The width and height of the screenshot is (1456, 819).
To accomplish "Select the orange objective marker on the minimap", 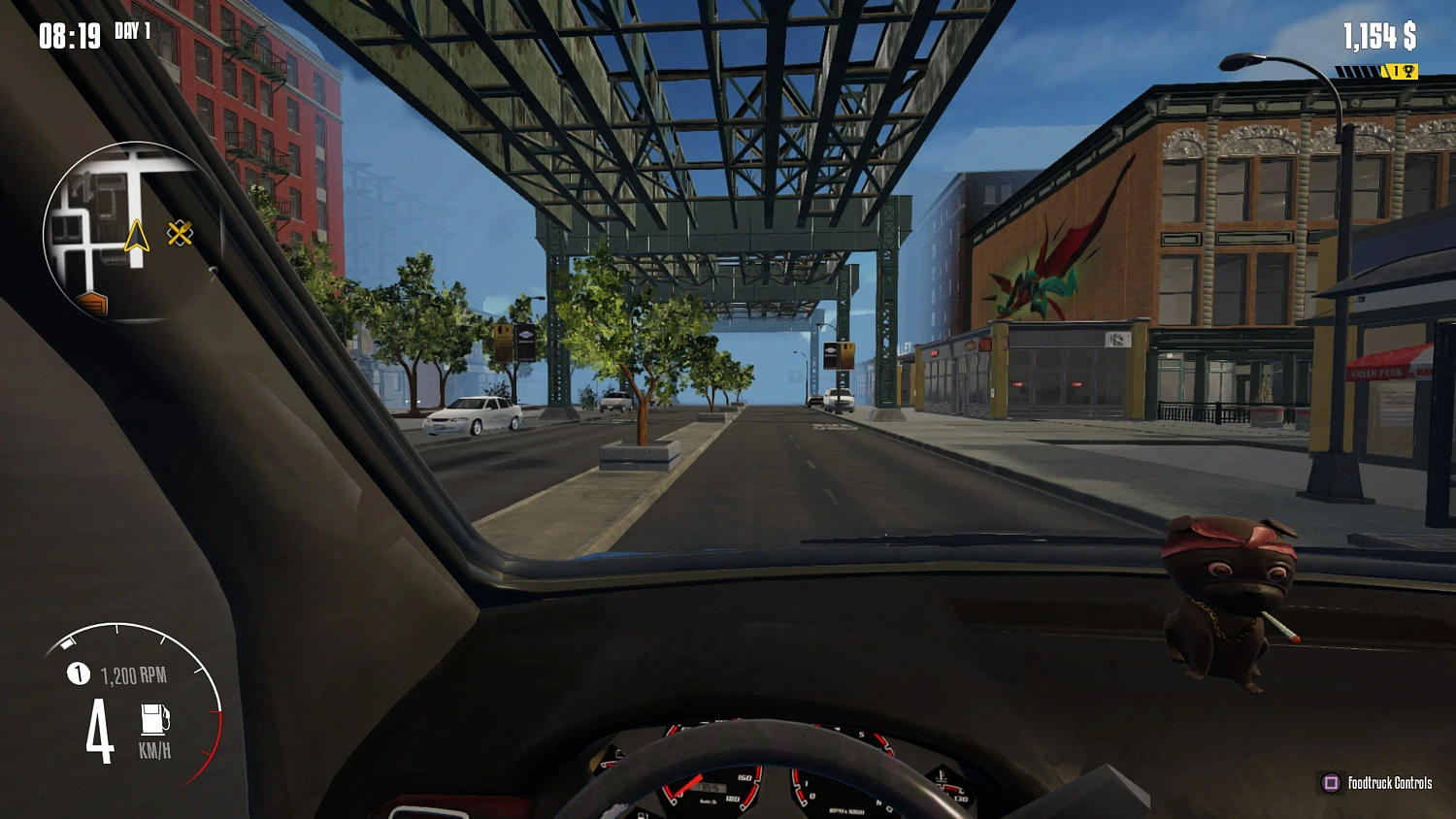I will coord(94,304).
